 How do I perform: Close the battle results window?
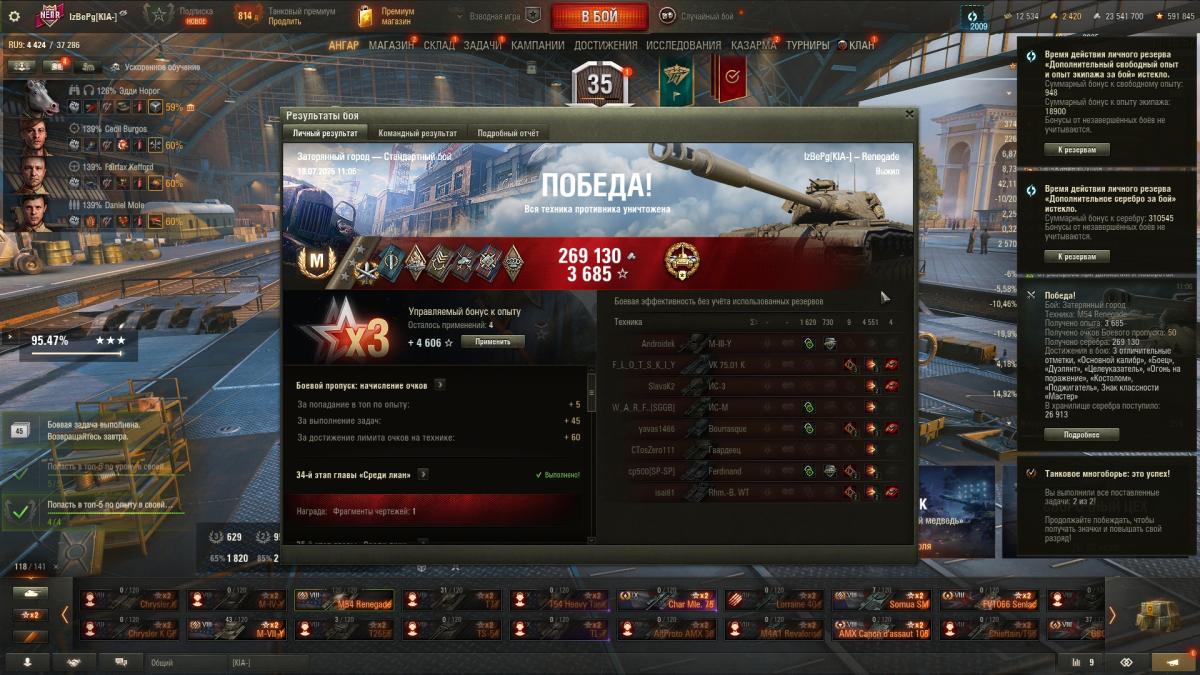[908, 115]
